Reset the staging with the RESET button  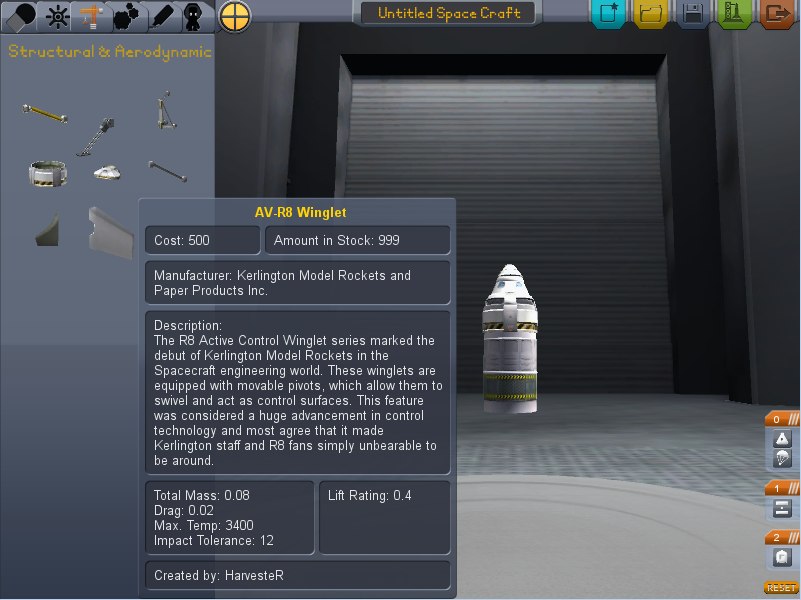click(x=781, y=588)
